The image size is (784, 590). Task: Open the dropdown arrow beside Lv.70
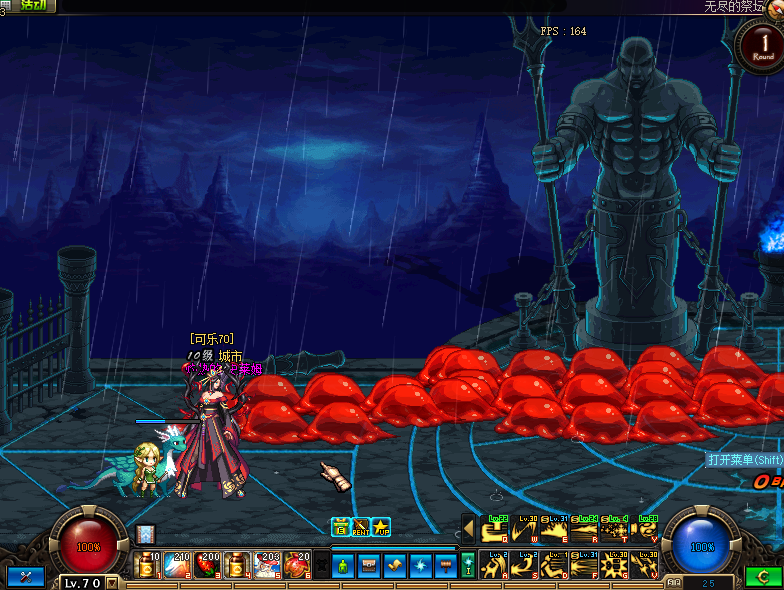point(111,582)
